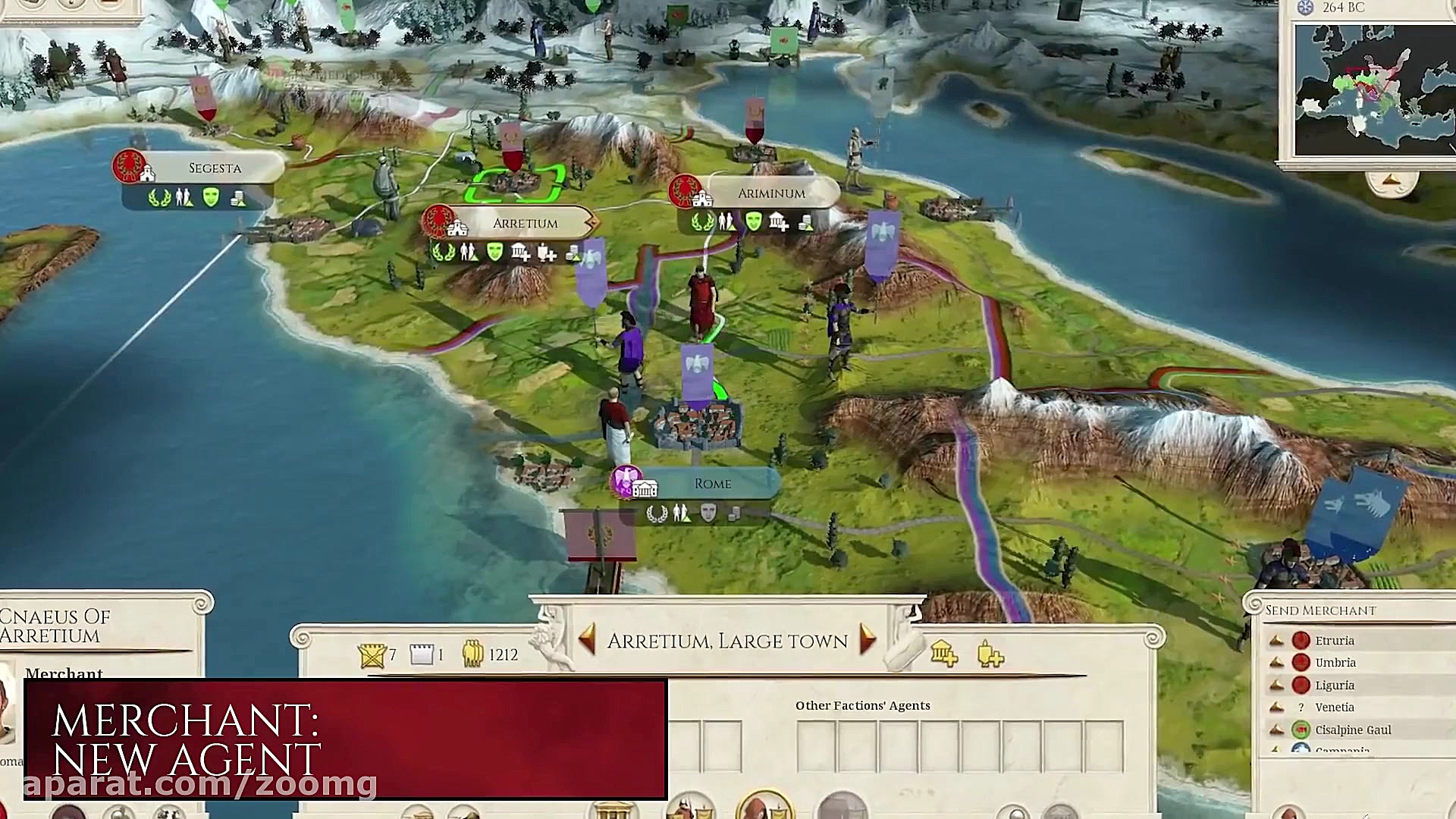Pick Venetia from the merchant list

pos(1334,708)
